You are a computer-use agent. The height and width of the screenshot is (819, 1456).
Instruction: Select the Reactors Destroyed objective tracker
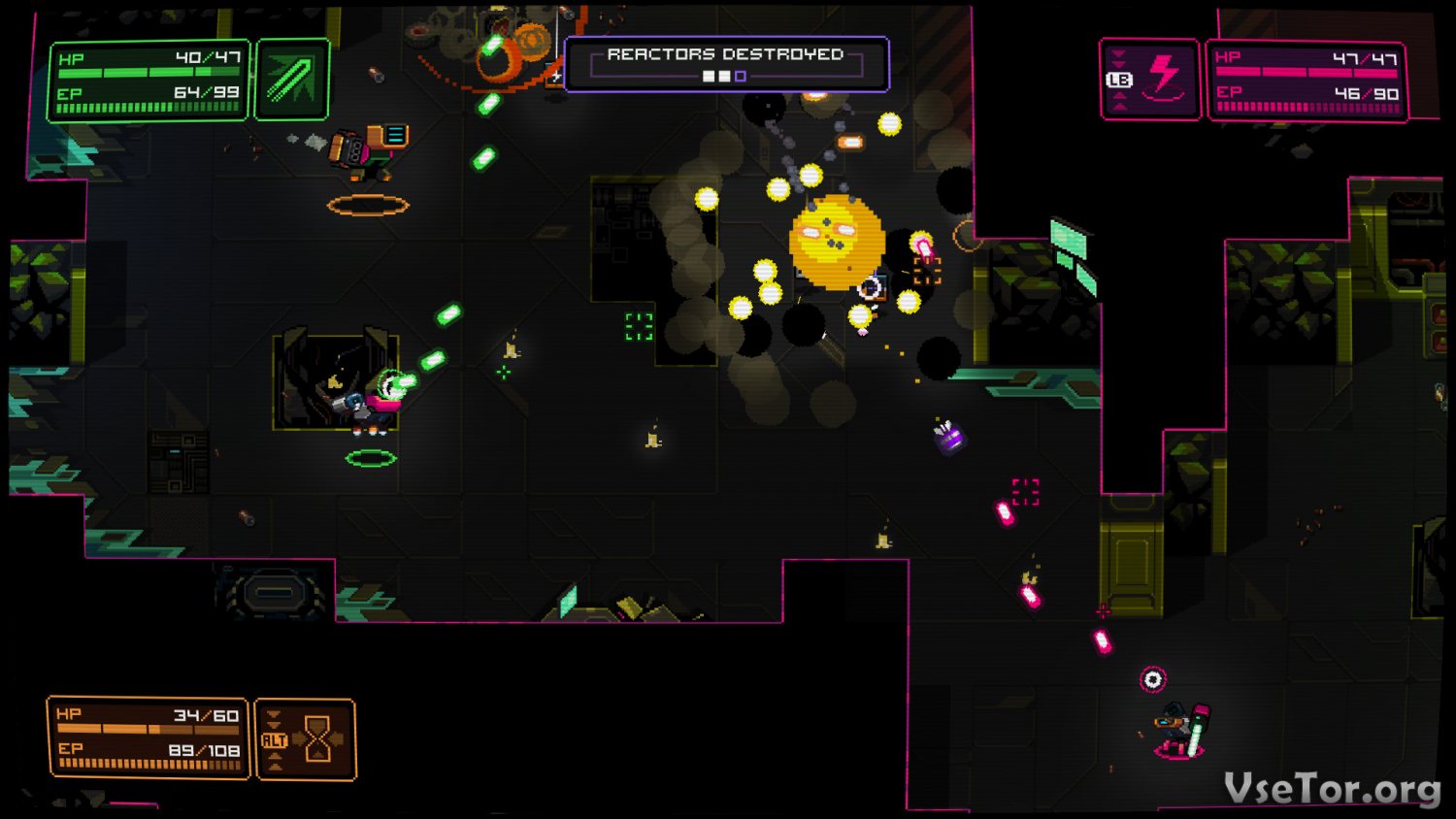coord(726,64)
